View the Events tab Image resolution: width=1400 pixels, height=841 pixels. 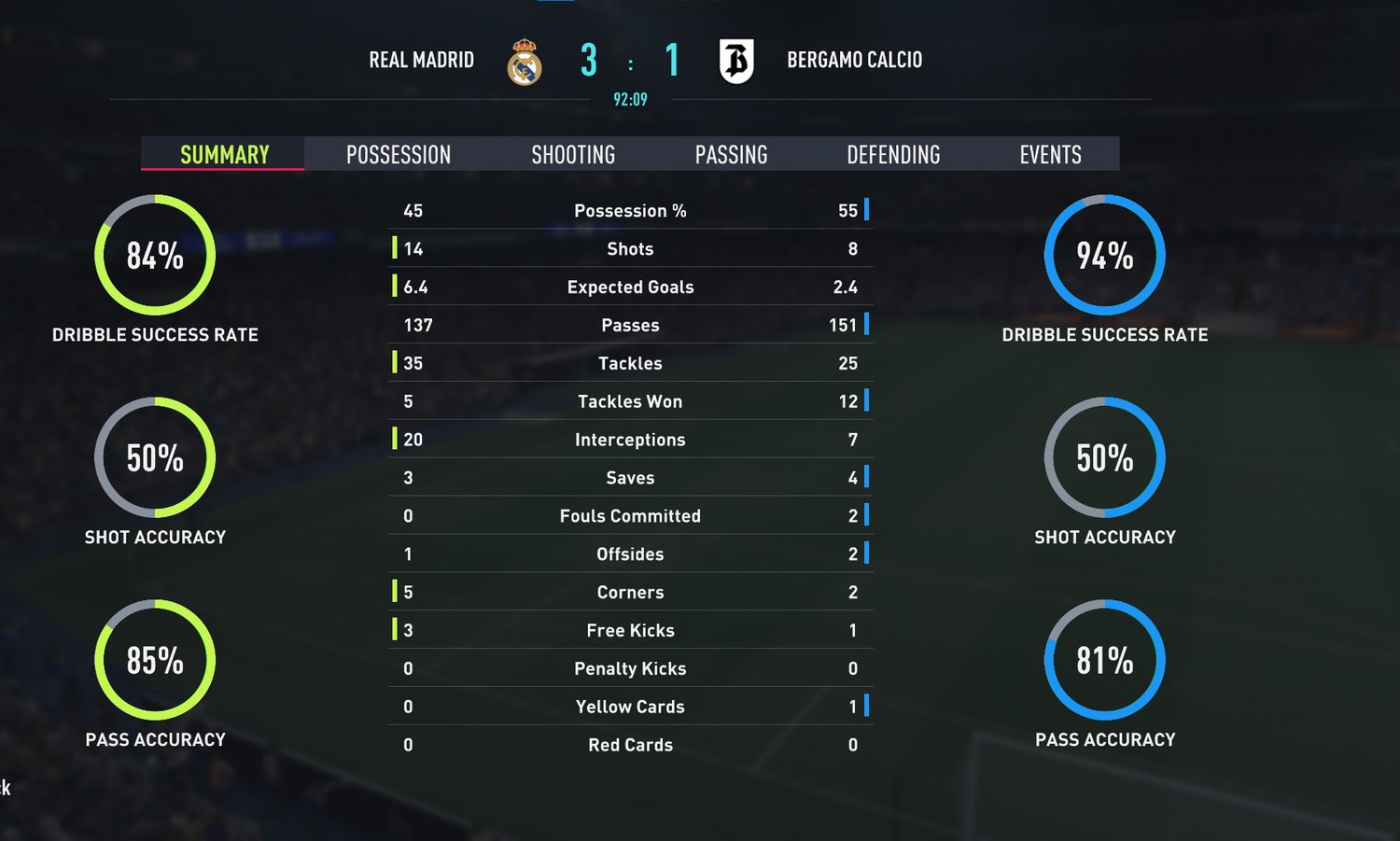(1050, 154)
